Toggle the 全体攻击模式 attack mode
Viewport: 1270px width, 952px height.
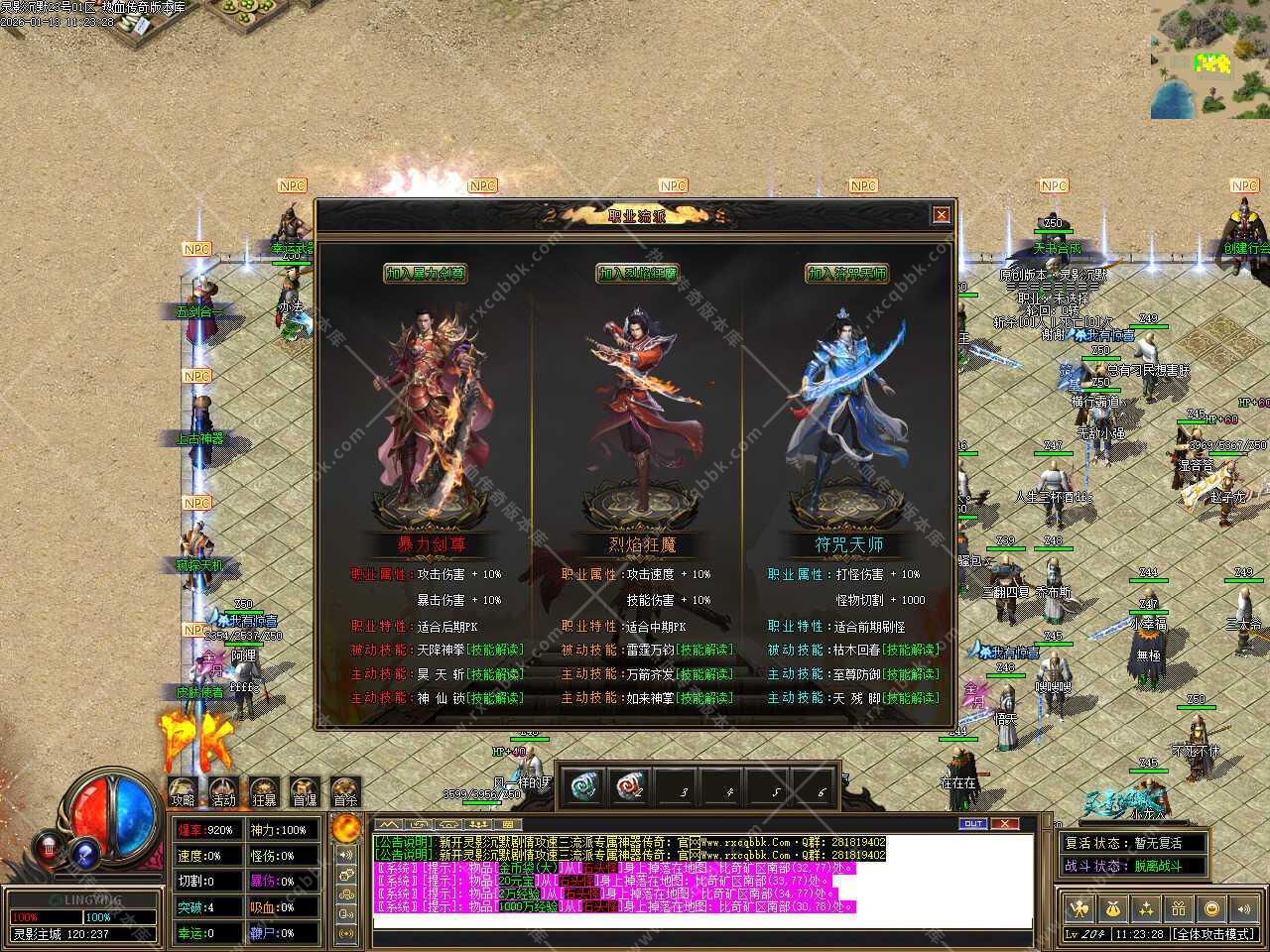click(1214, 934)
